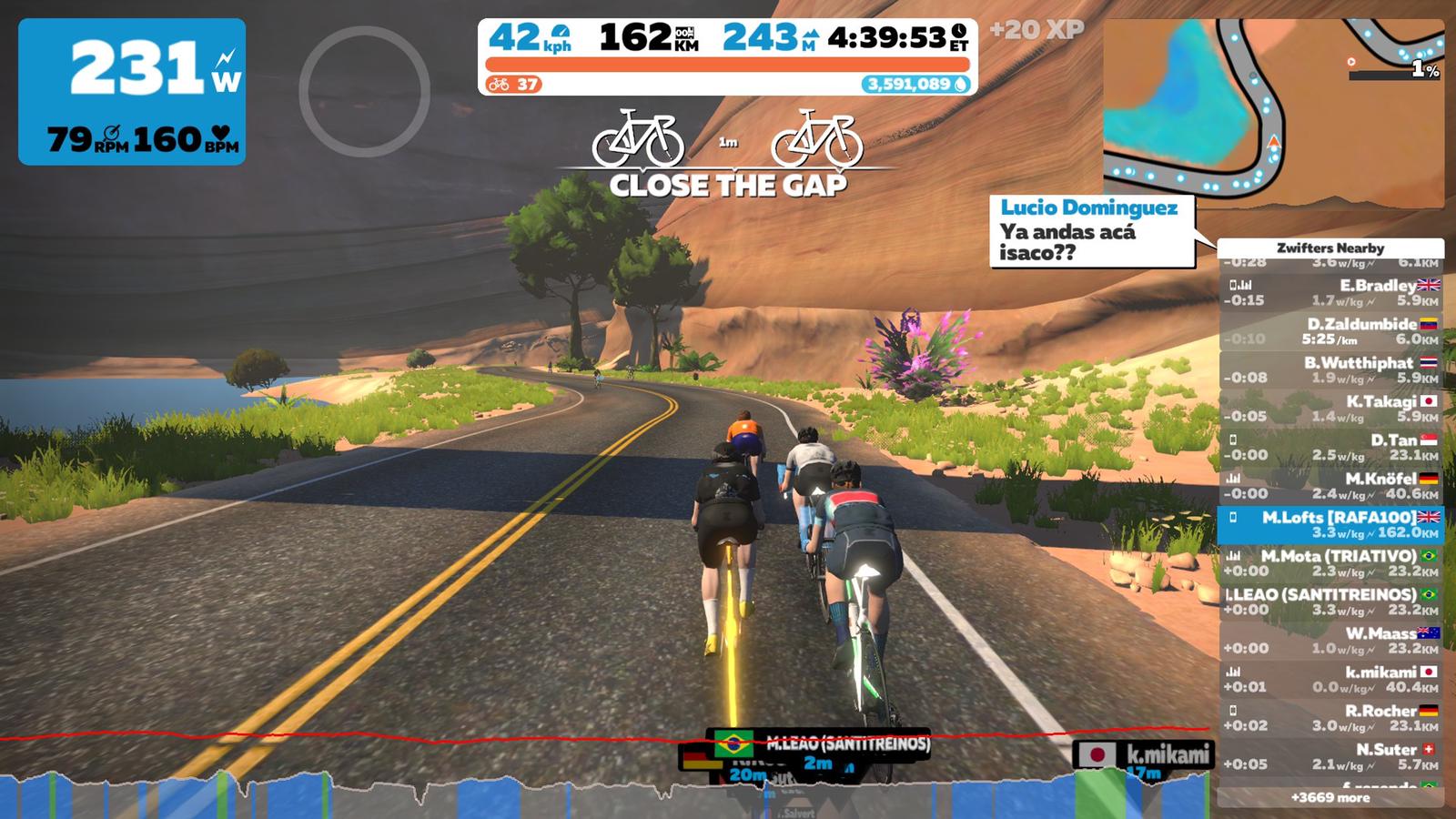Expand the +3669 more riders entry

1330,797
